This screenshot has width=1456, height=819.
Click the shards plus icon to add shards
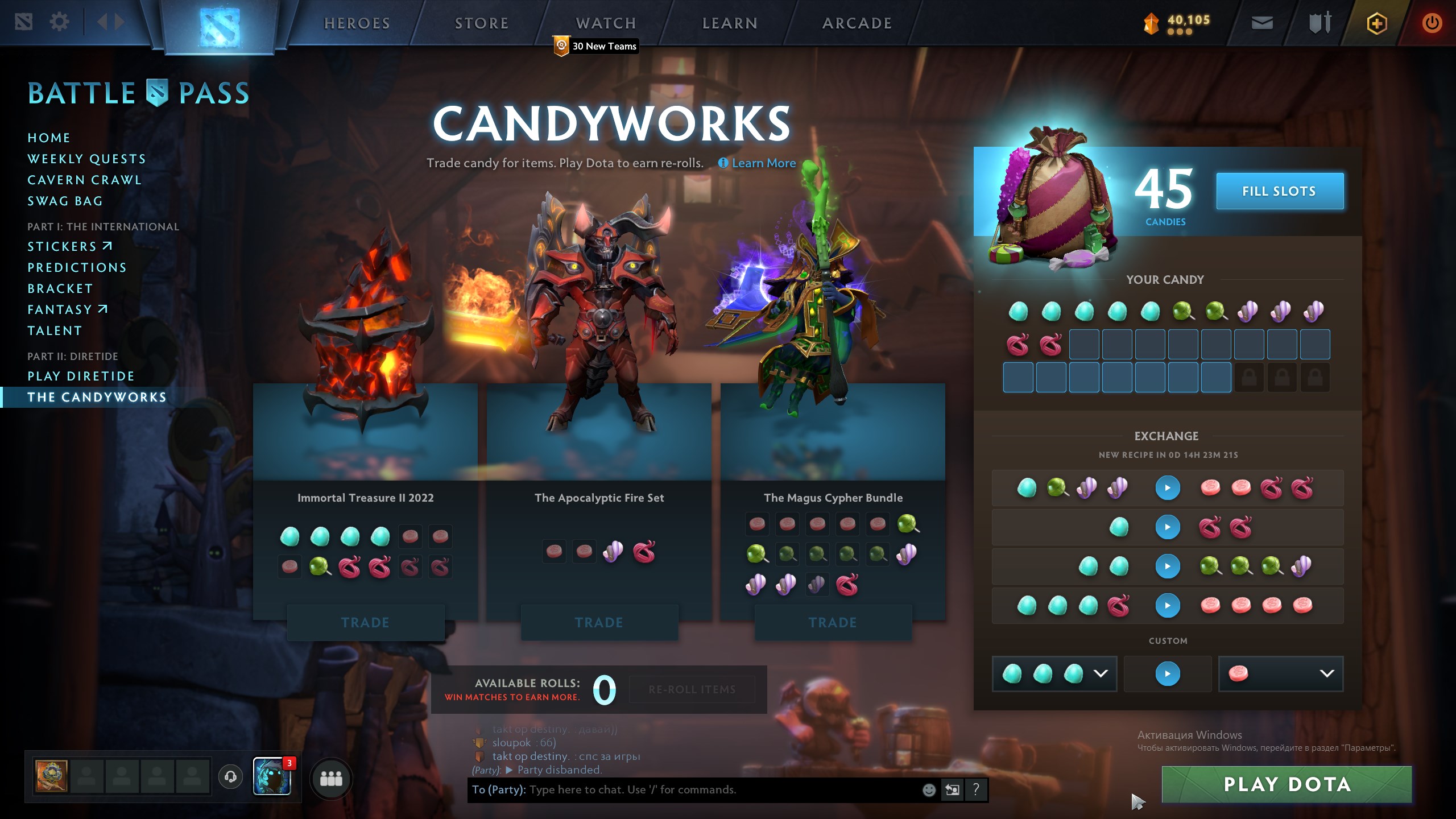(1376, 24)
